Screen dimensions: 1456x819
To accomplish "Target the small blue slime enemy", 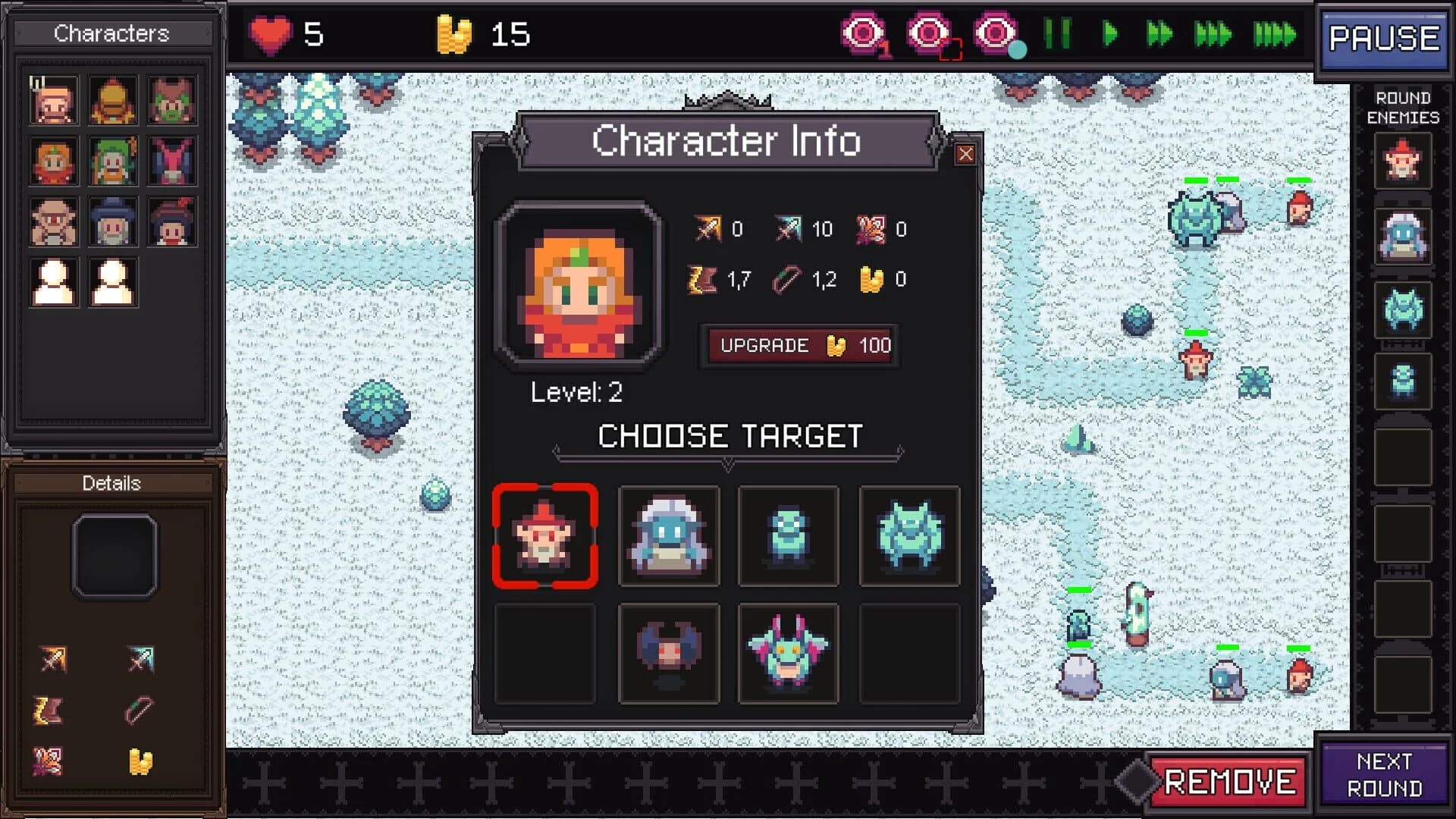I will [788, 536].
